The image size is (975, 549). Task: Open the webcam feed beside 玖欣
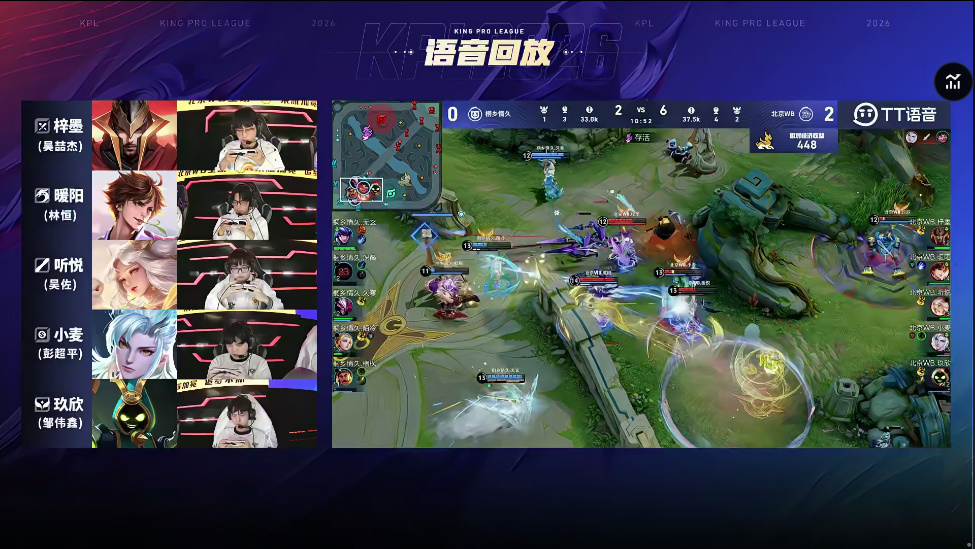[248, 413]
